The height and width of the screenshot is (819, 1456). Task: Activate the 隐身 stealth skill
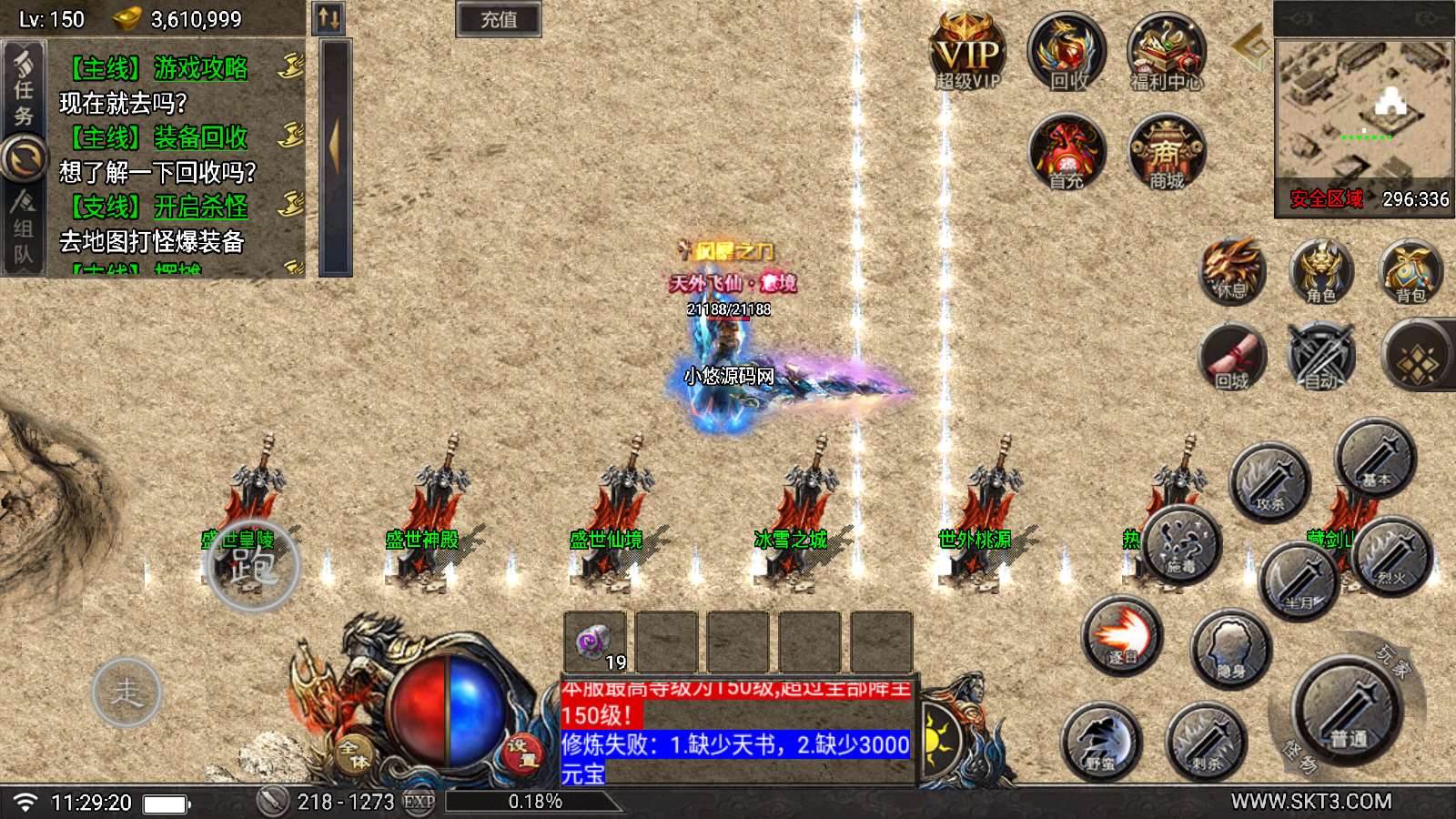(x=1230, y=648)
